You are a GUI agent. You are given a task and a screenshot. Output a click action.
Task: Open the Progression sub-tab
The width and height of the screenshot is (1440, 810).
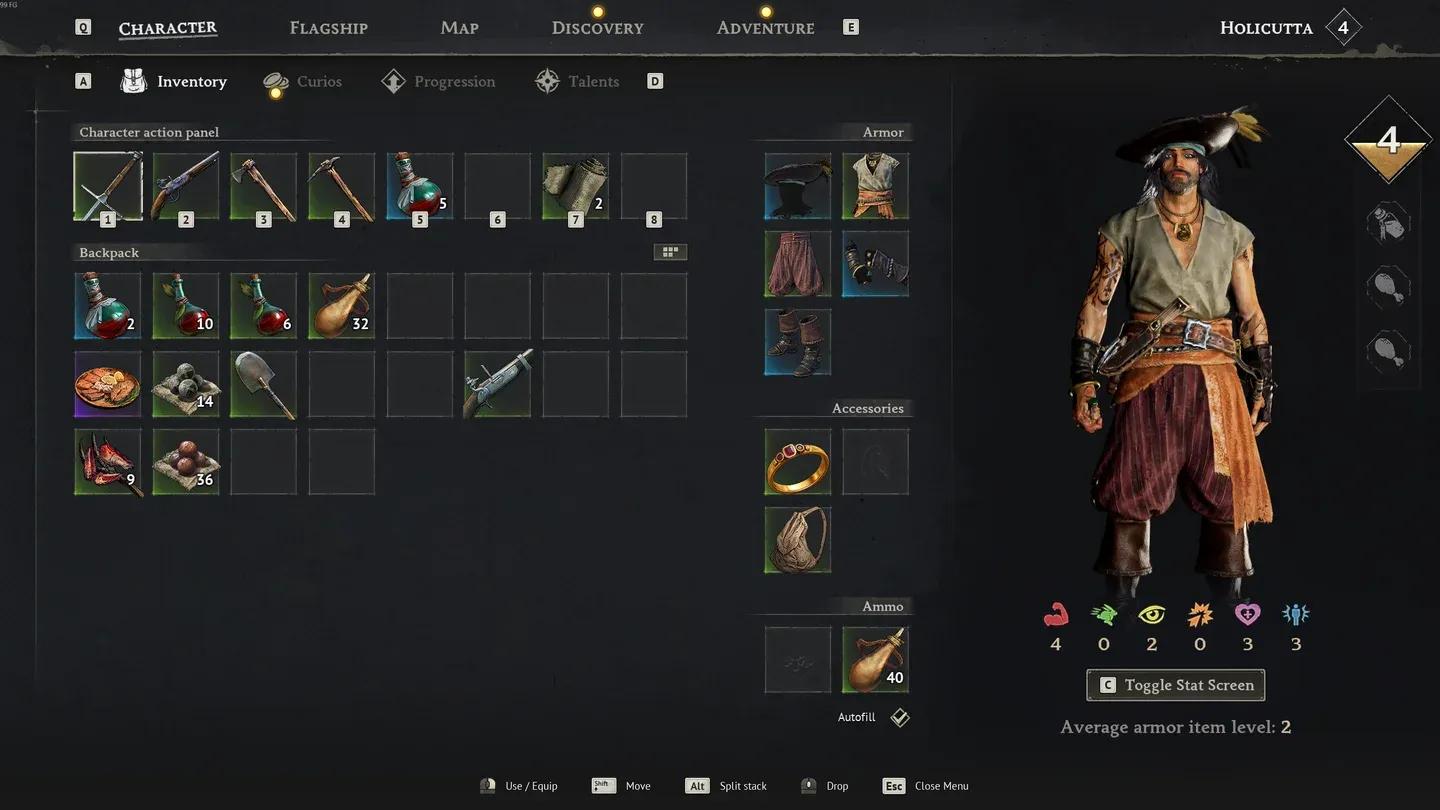point(453,82)
